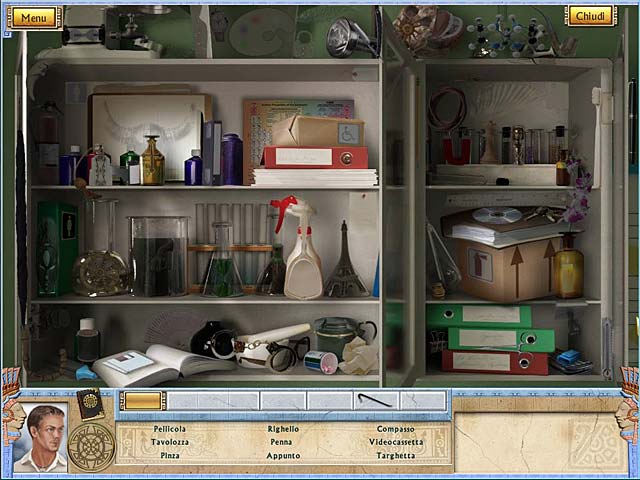This screenshot has width=640, height=480.
Task: Choose 'Appunto' in the item list
Action: 283,455
